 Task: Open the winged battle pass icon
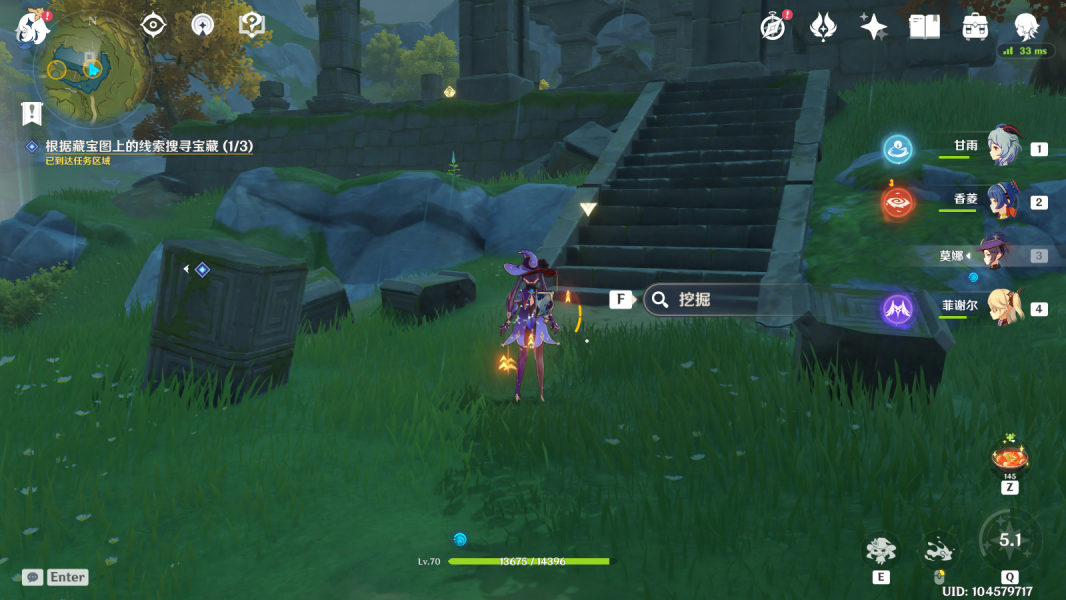coord(823,27)
